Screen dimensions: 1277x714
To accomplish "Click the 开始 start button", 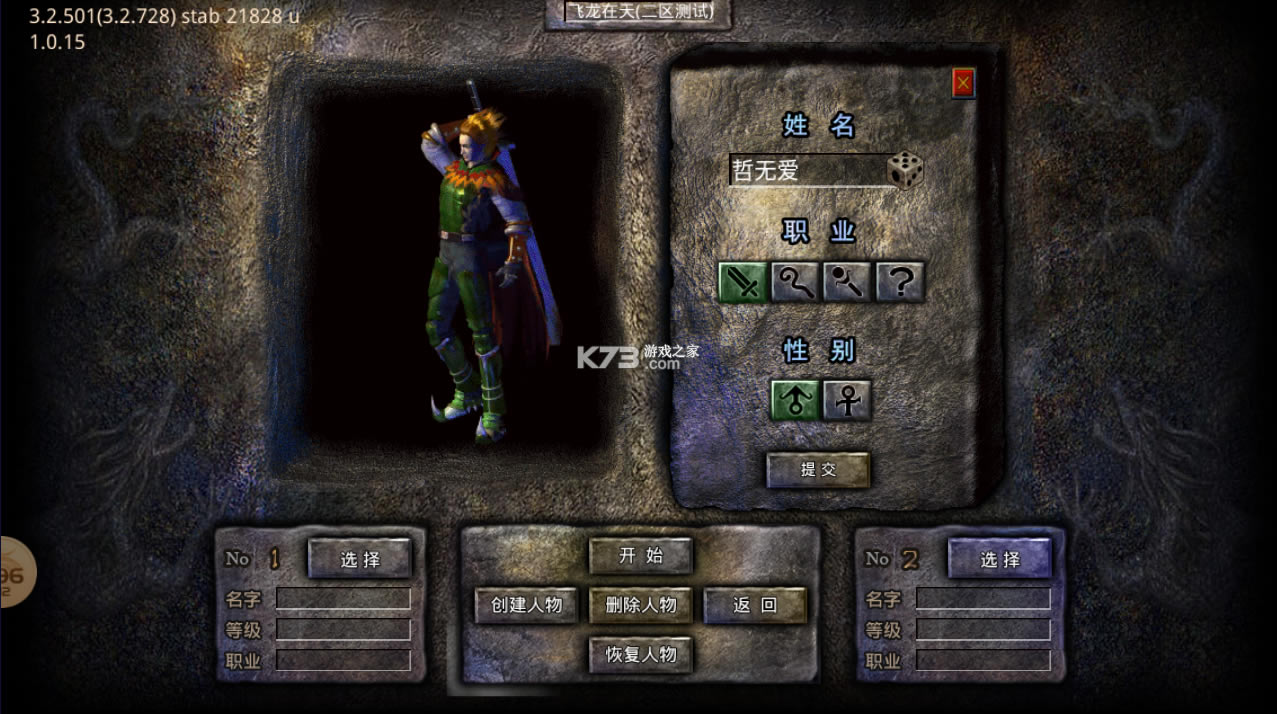I will (640, 556).
